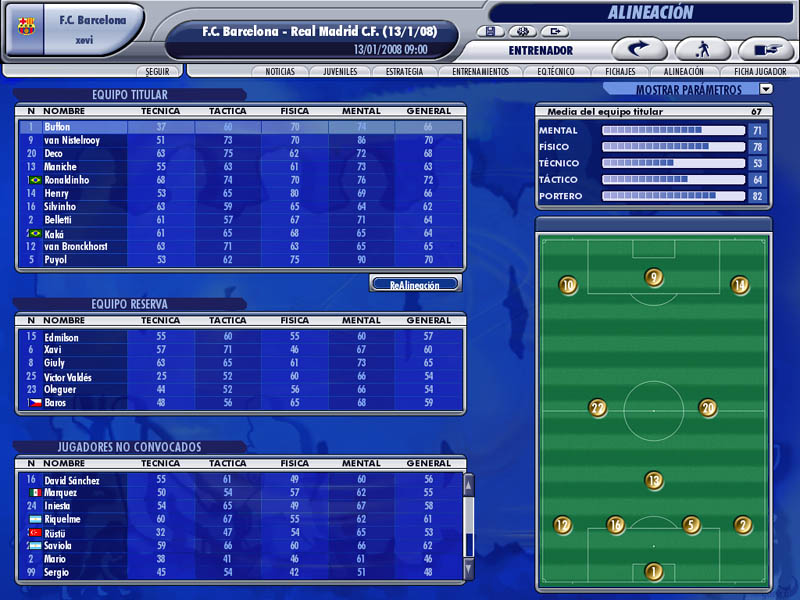Open the Noticias tab
Viewport: 800px width, 600px height.
tap(280, 72)
